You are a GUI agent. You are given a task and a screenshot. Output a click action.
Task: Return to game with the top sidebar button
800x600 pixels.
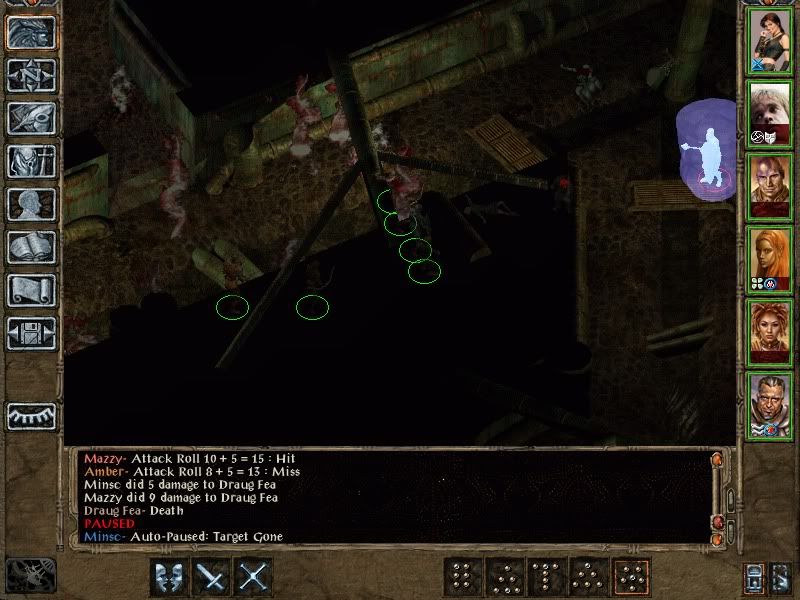[x=31, y=33]
